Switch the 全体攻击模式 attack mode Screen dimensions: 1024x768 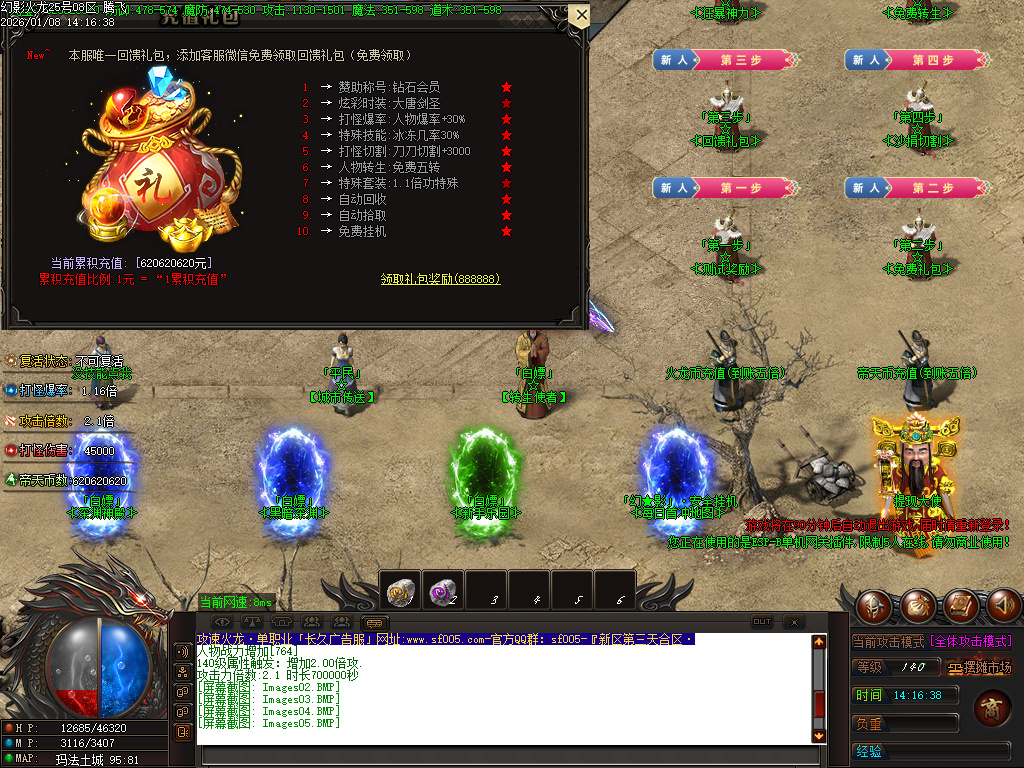click(x=972, y=641)
